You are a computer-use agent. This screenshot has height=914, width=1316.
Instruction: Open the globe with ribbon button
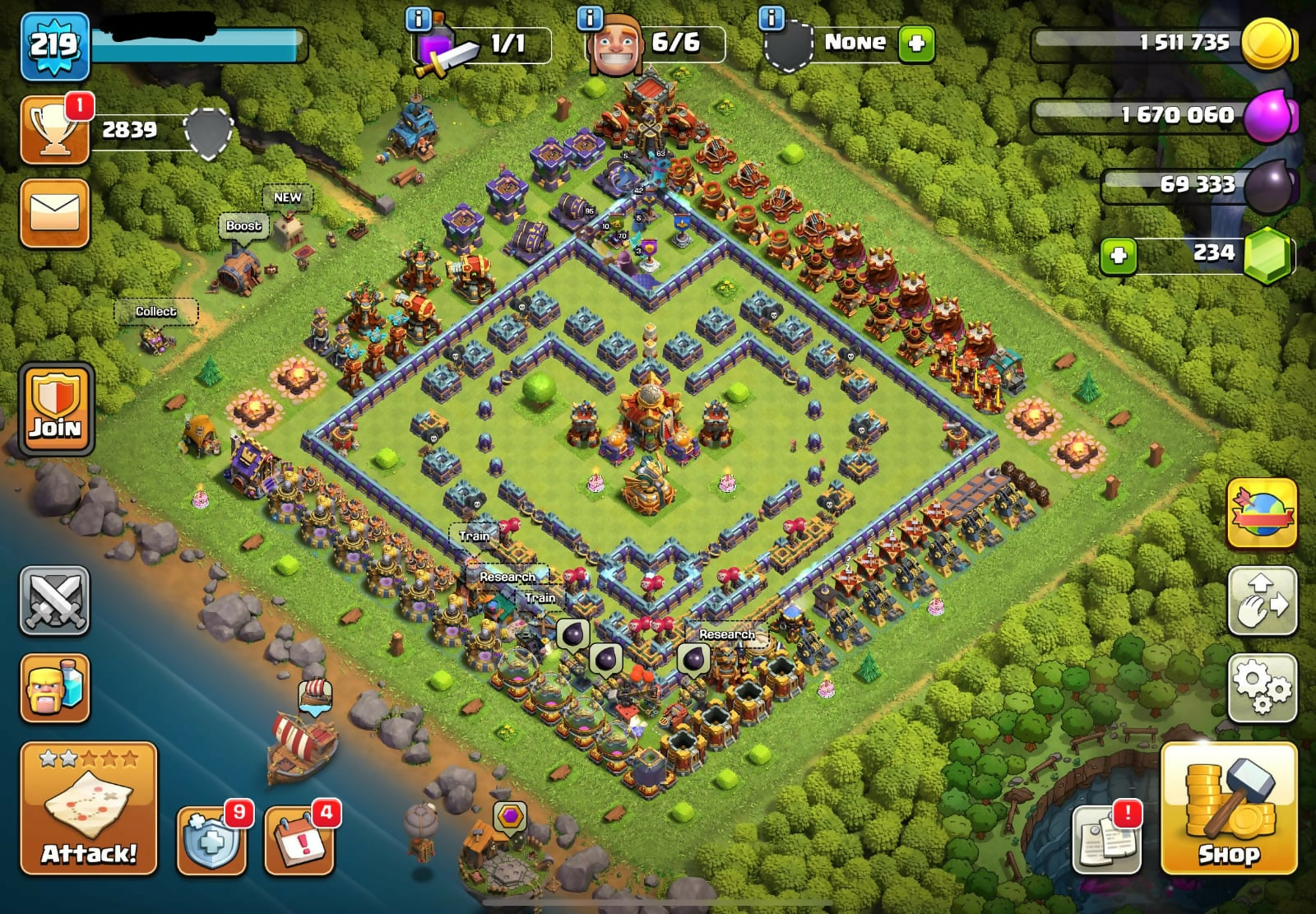(1262, 514)
